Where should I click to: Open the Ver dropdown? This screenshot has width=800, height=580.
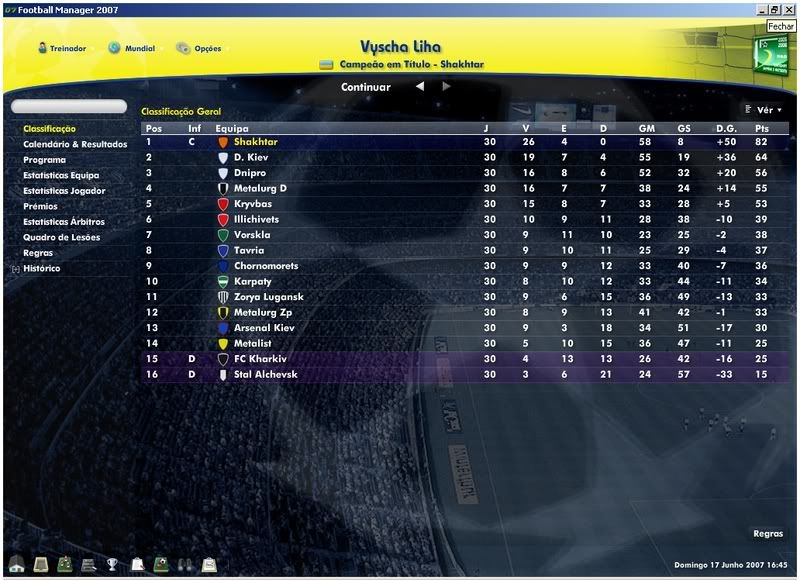coord(764,110)
